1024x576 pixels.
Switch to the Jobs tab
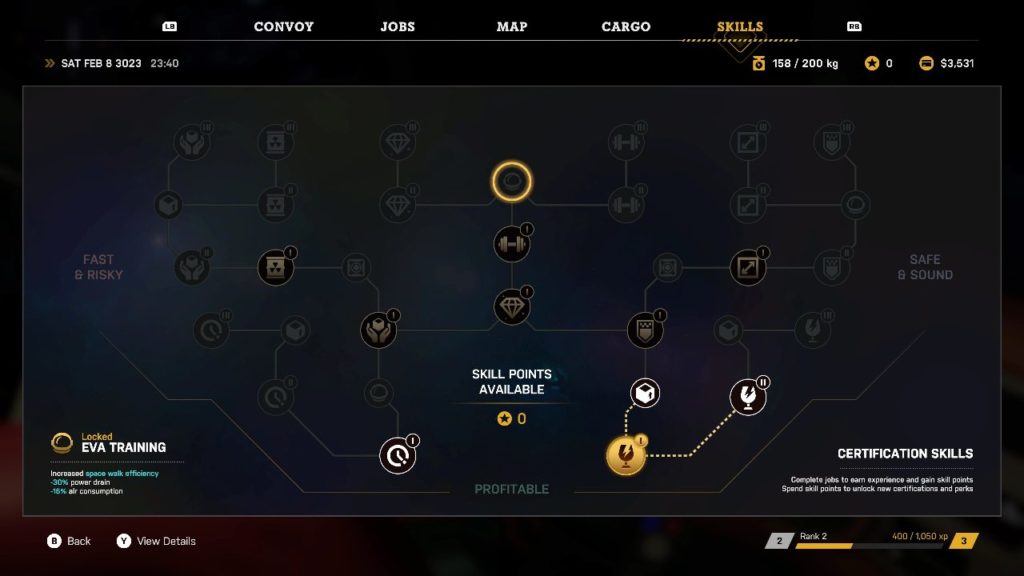pyautogui.click(x=397, y=27)
